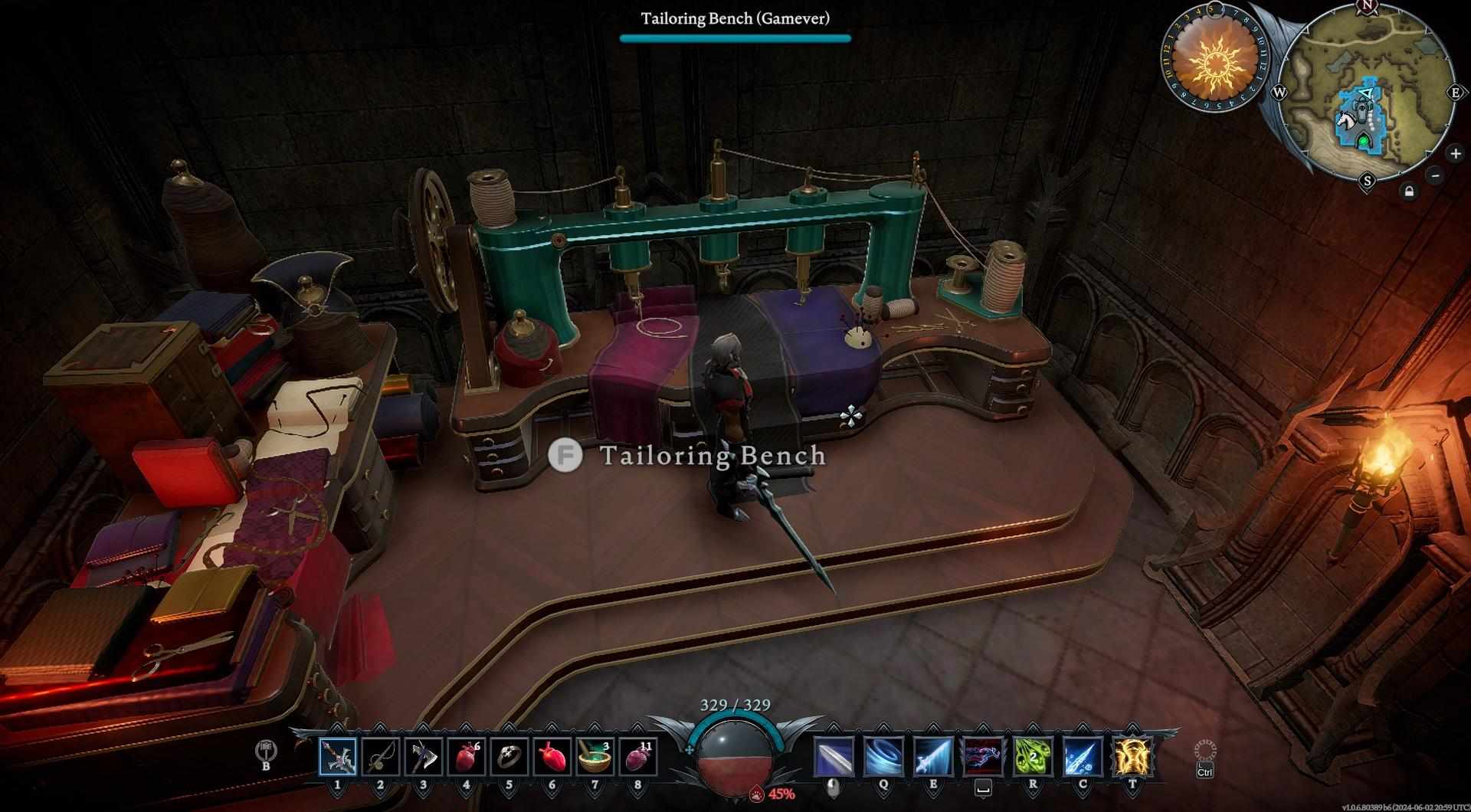Open the build menu hammer icon
Screen dimensions: 1471x812
(267, 751)
